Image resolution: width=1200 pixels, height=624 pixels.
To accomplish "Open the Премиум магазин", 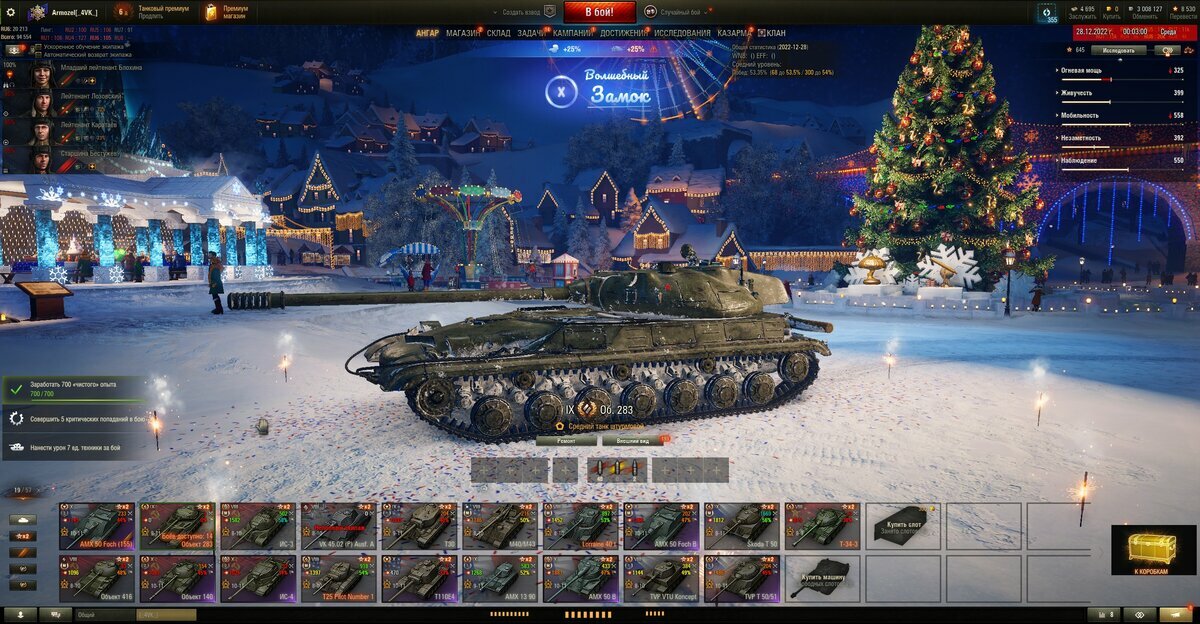I will [x=226, y=12].
